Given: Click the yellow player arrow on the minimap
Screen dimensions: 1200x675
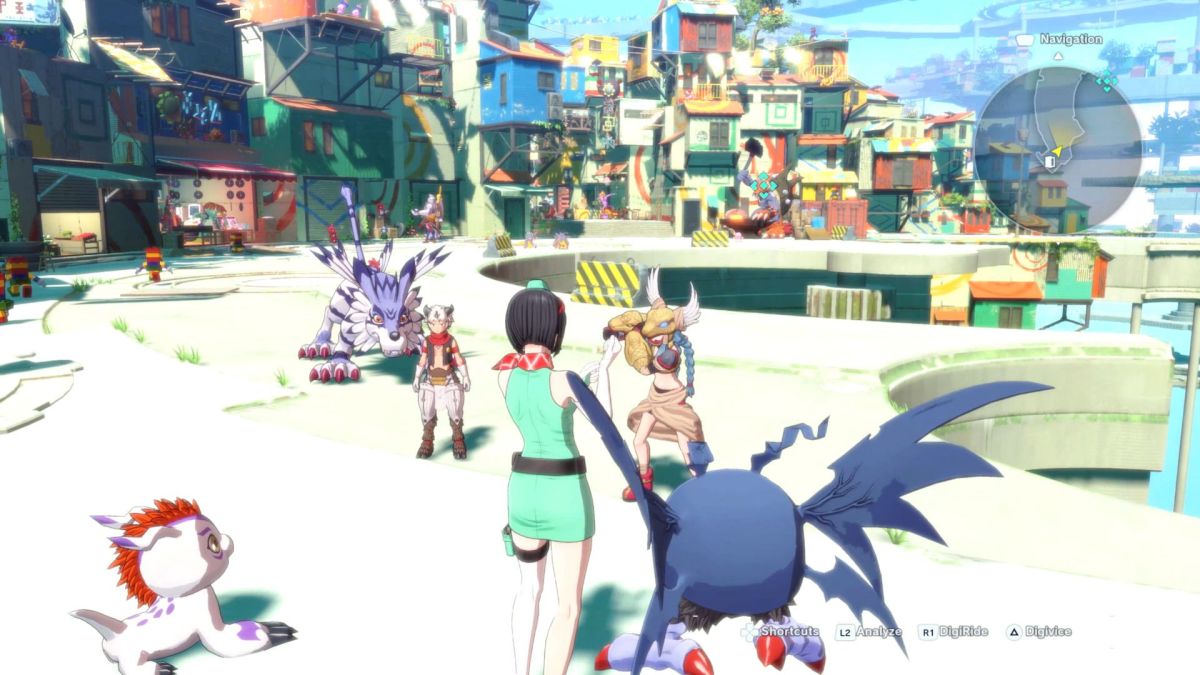Looking at the screenshot, I should tap(1058, 149).
